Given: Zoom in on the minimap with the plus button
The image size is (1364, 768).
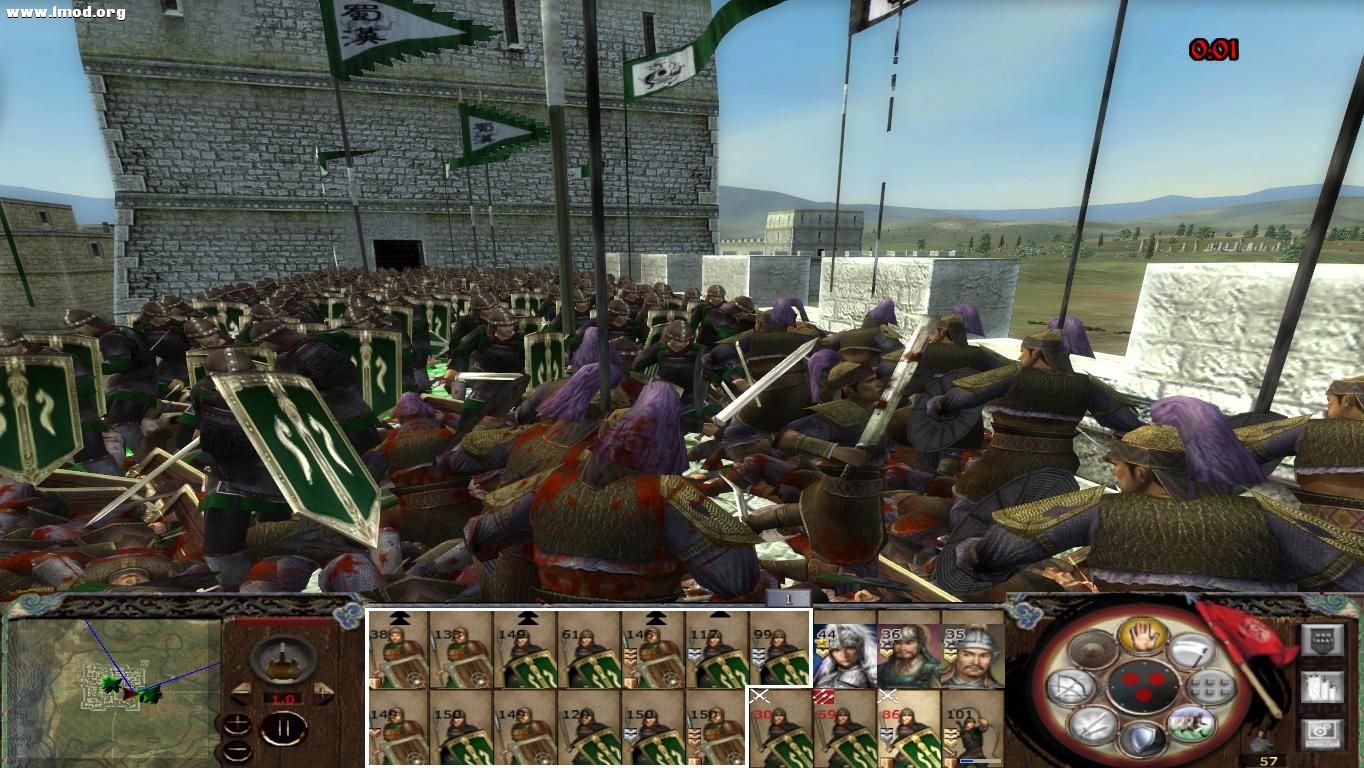Looking at the screenshot, I should pyautogui.click(x=237, y=722).
